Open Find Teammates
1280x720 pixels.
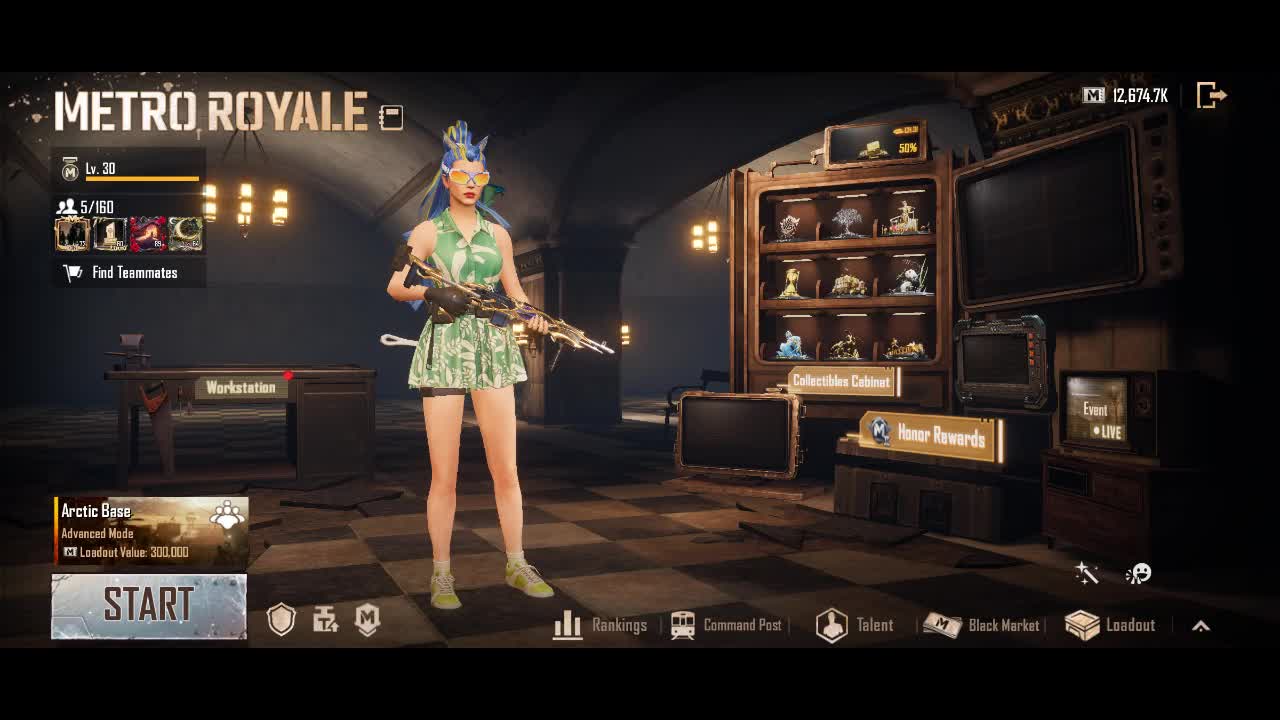[129, 273]
